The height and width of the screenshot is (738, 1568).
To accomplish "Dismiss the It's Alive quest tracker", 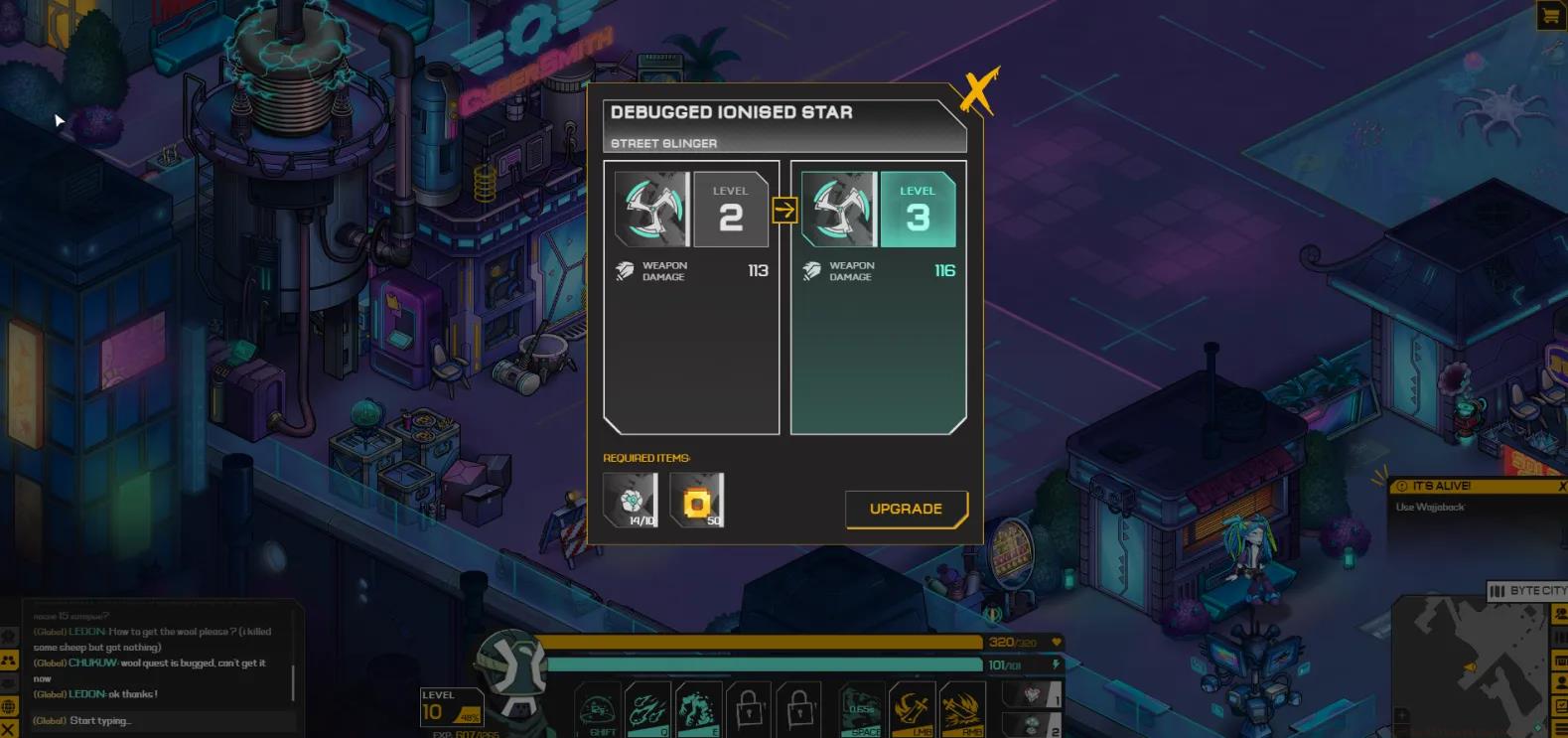I will (x=1562, y=486).
